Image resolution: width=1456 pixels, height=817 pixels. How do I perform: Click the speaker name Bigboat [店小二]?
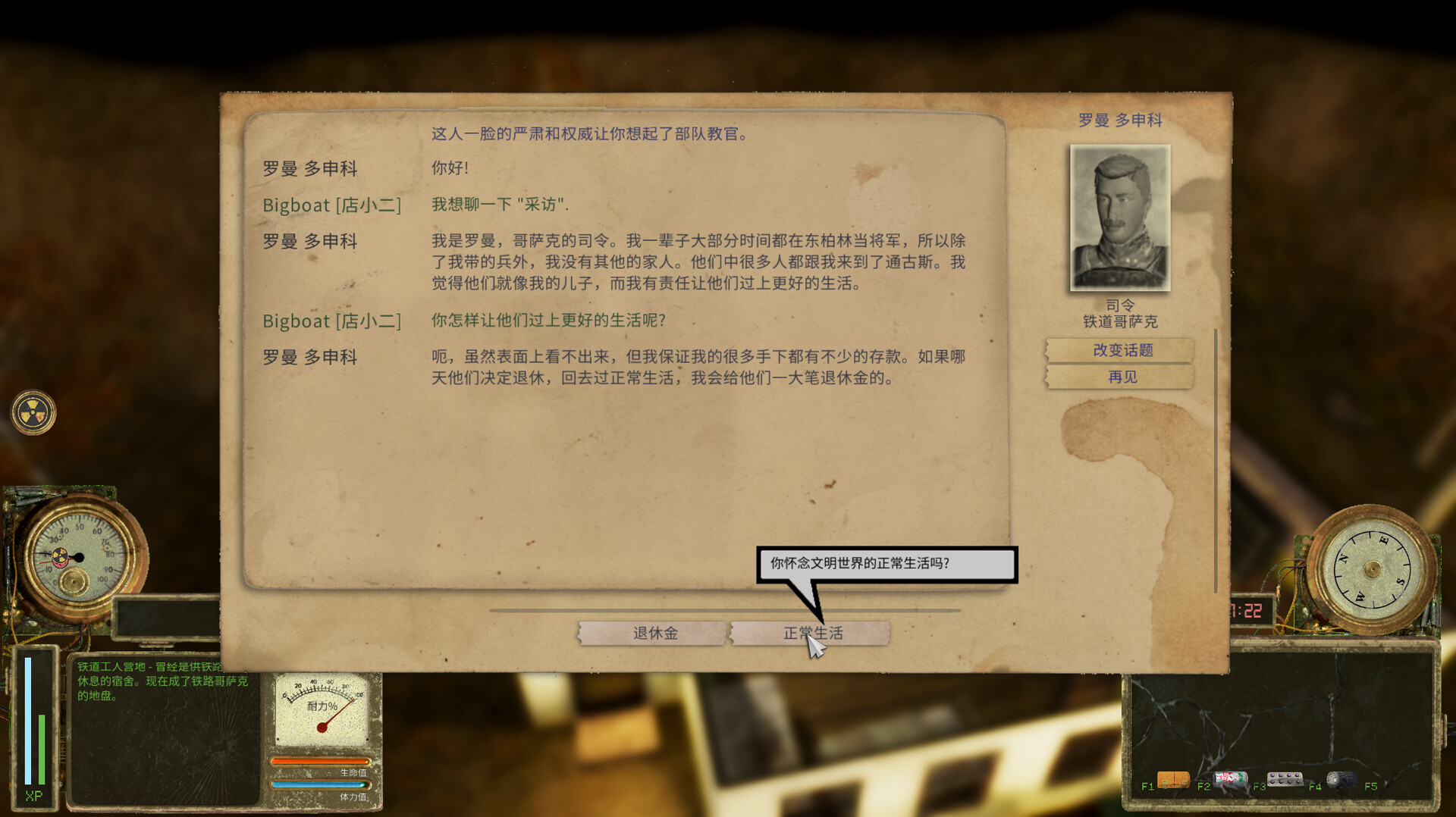pyautogui.click(x=332, y=205)
